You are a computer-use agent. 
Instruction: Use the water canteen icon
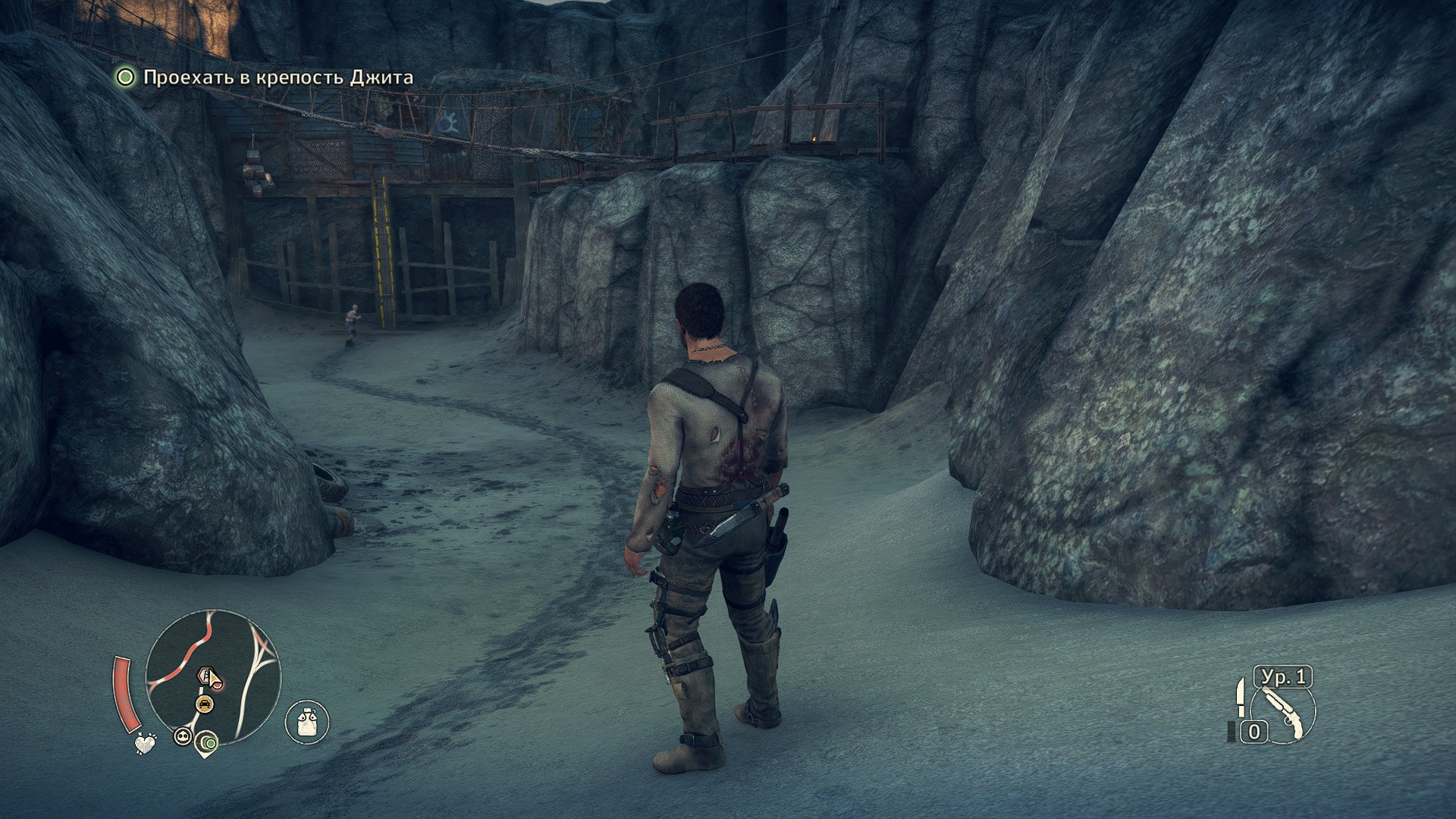(x=307, y=721)
